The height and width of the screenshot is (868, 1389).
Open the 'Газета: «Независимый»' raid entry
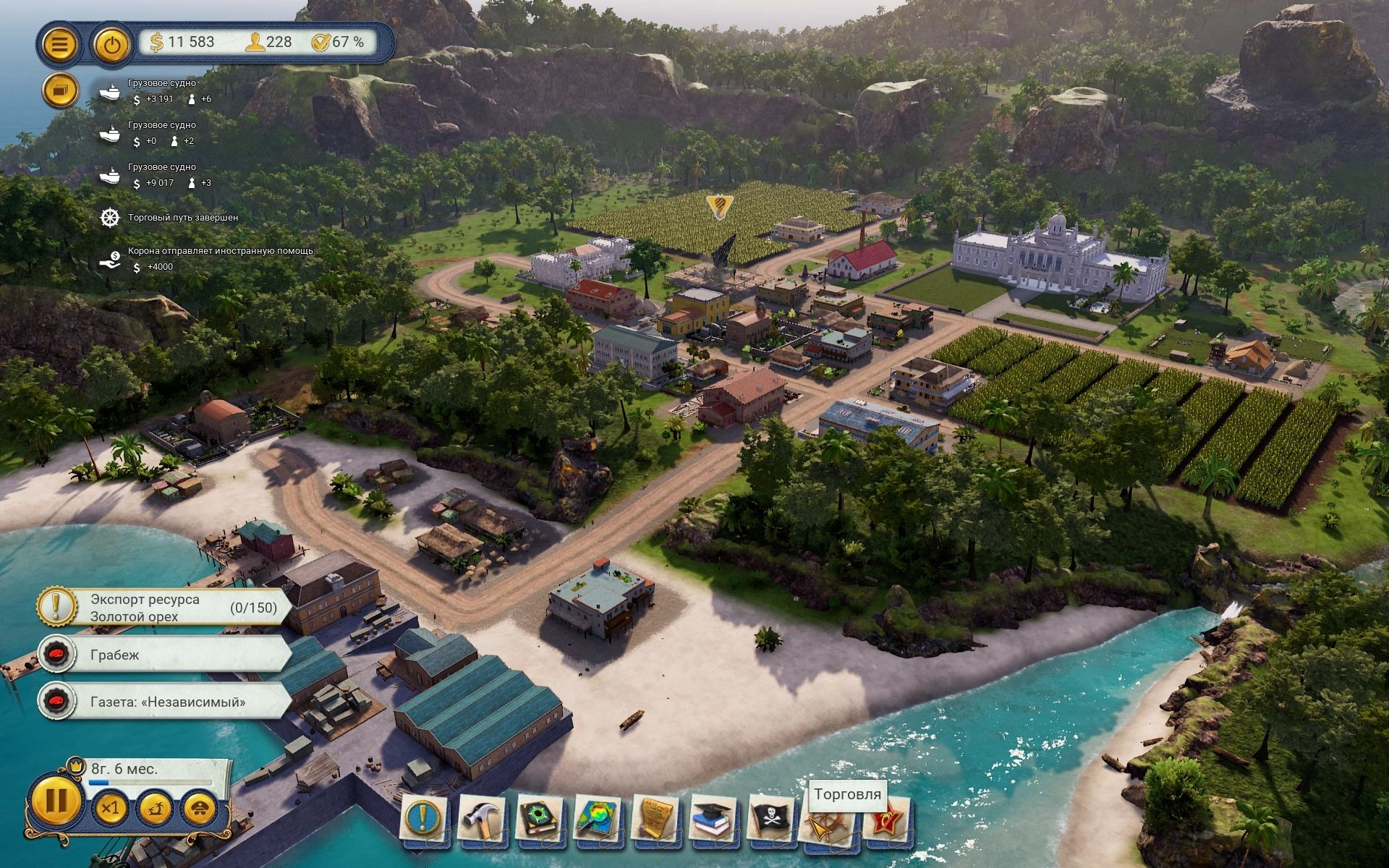(166, 702)
